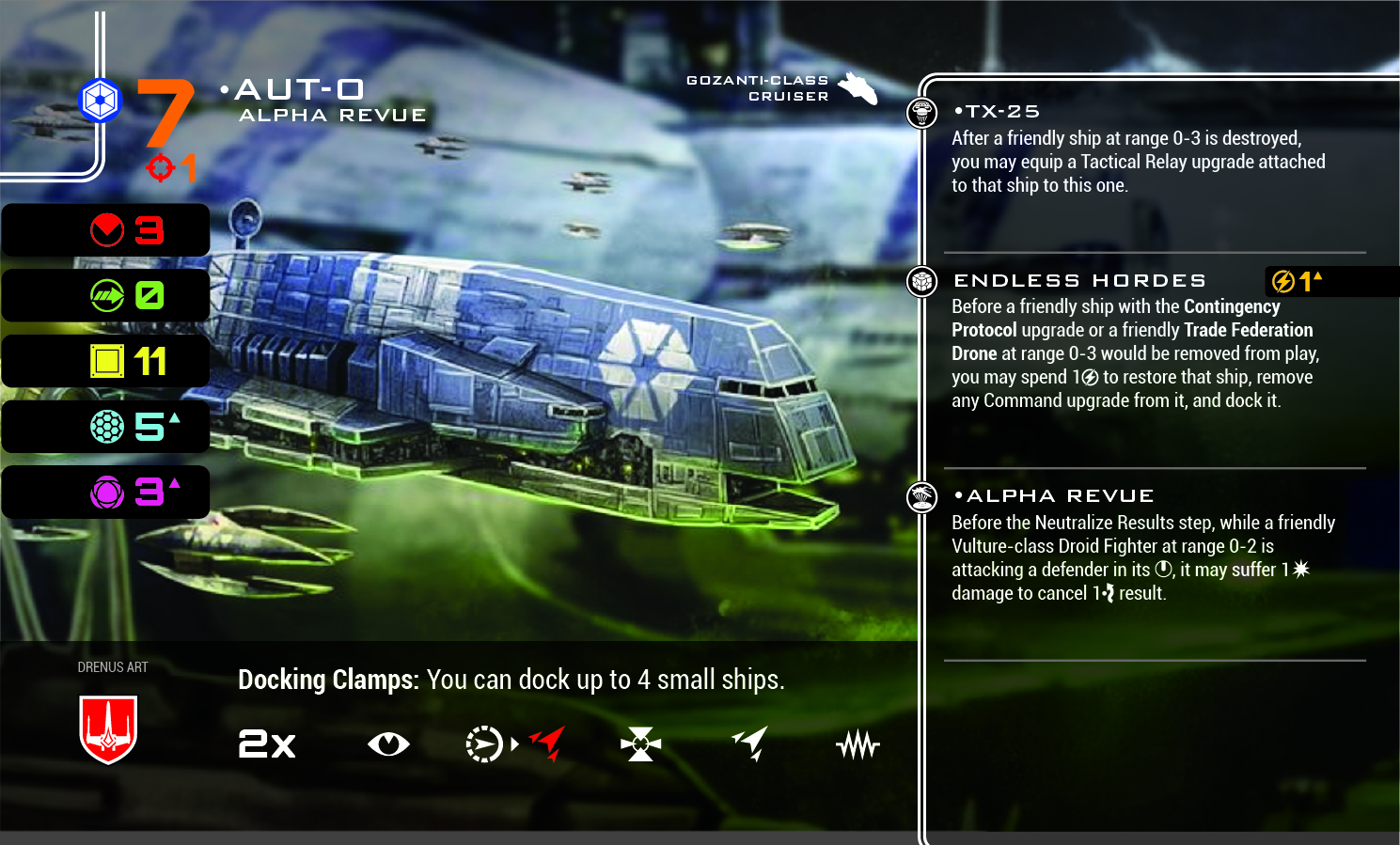This screenshot has height=845, width=1400.
Task: Click the red shield starfighter emblem
Action: click(x=108, y=729)
